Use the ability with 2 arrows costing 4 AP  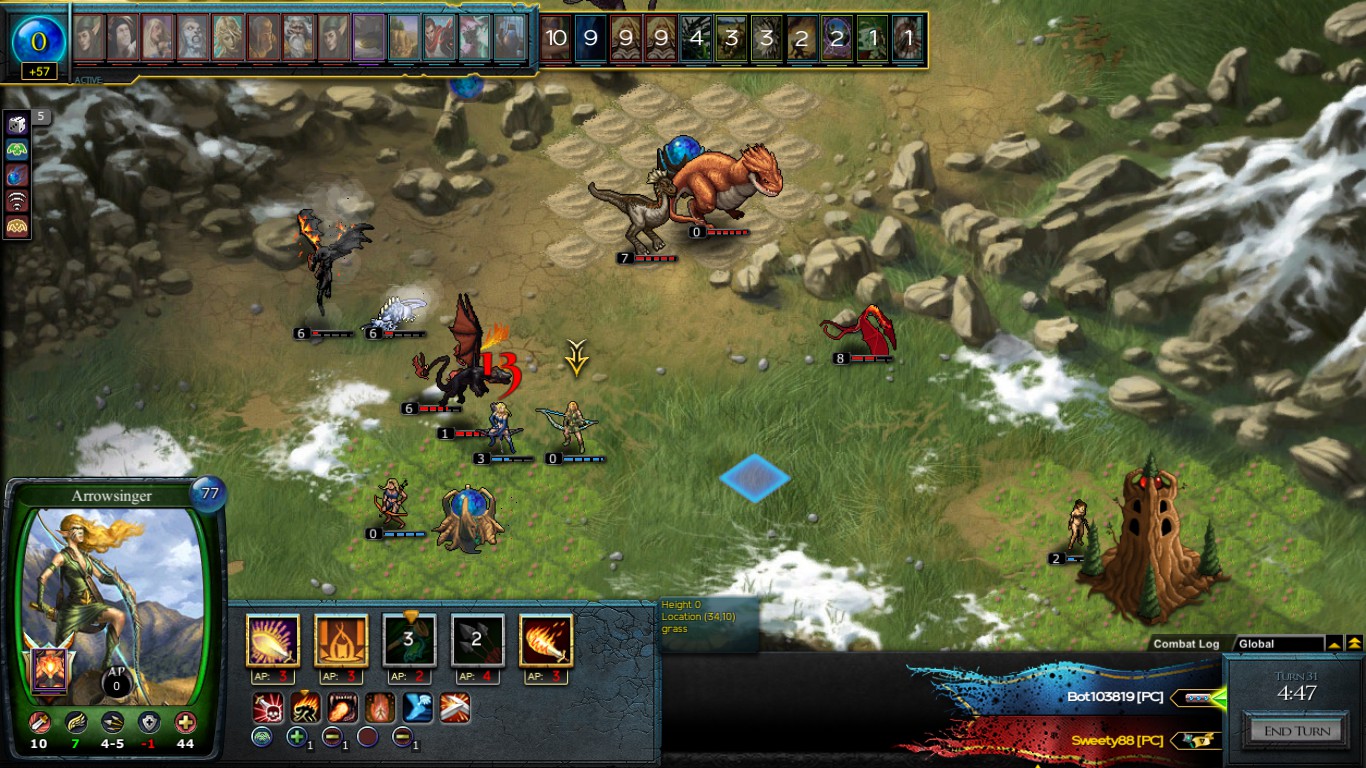[x=476, y=639]
